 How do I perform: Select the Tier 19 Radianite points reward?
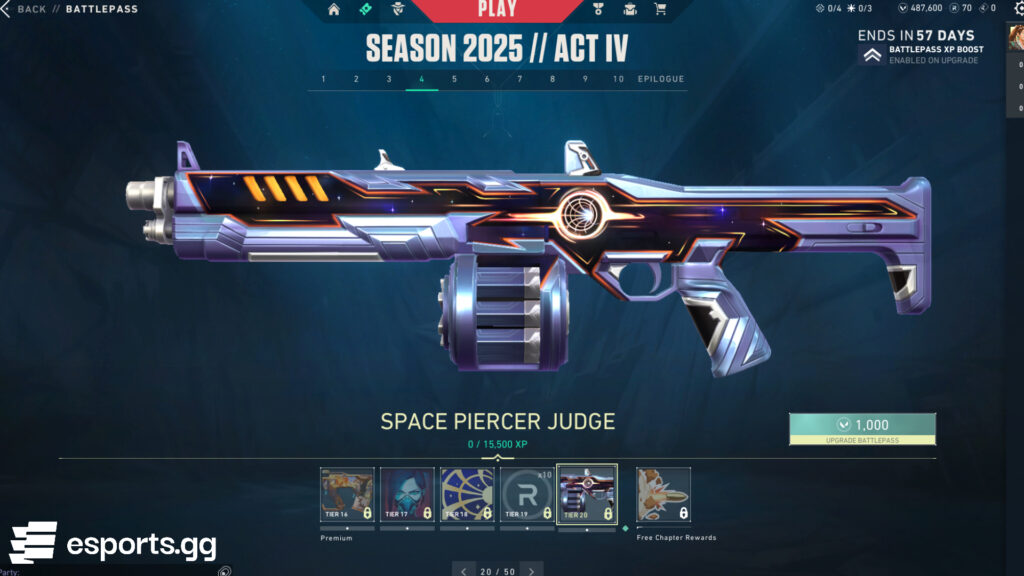pyautogui.click(x=527, y=494)
